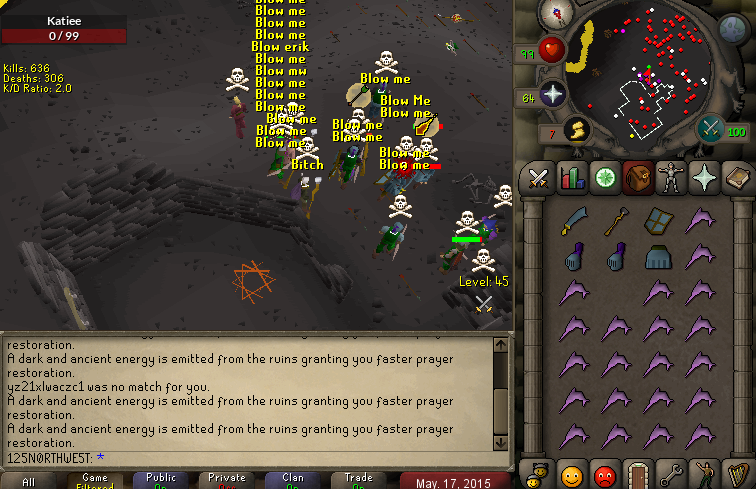This screenshot has height=489, width=756.
Task: Click the Logout door tab
Action: (x=637, y=472)
